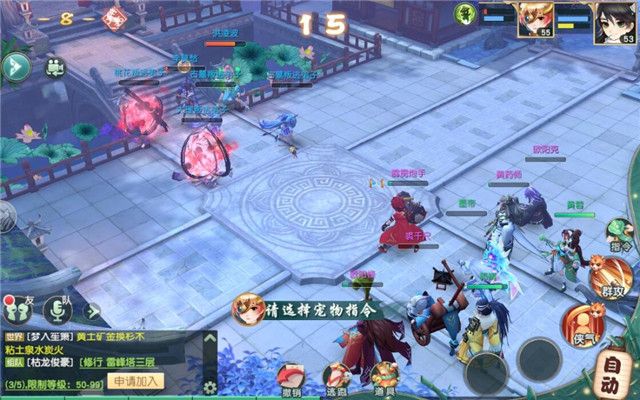Expand the green arrow panel at top left

coord(16,67)
